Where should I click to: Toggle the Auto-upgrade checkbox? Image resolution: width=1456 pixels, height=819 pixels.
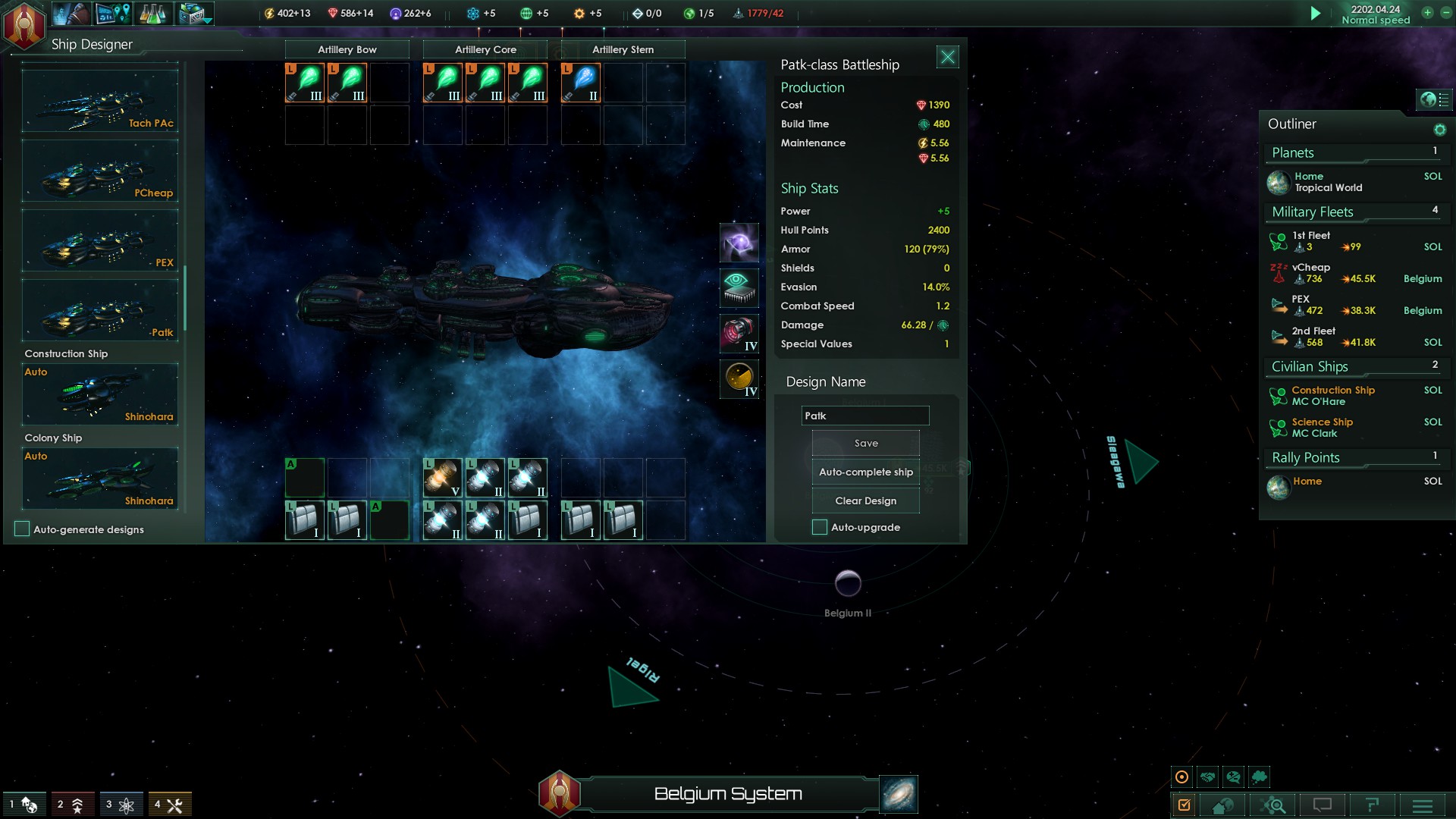pyautogui.click(x=820, y=527)
